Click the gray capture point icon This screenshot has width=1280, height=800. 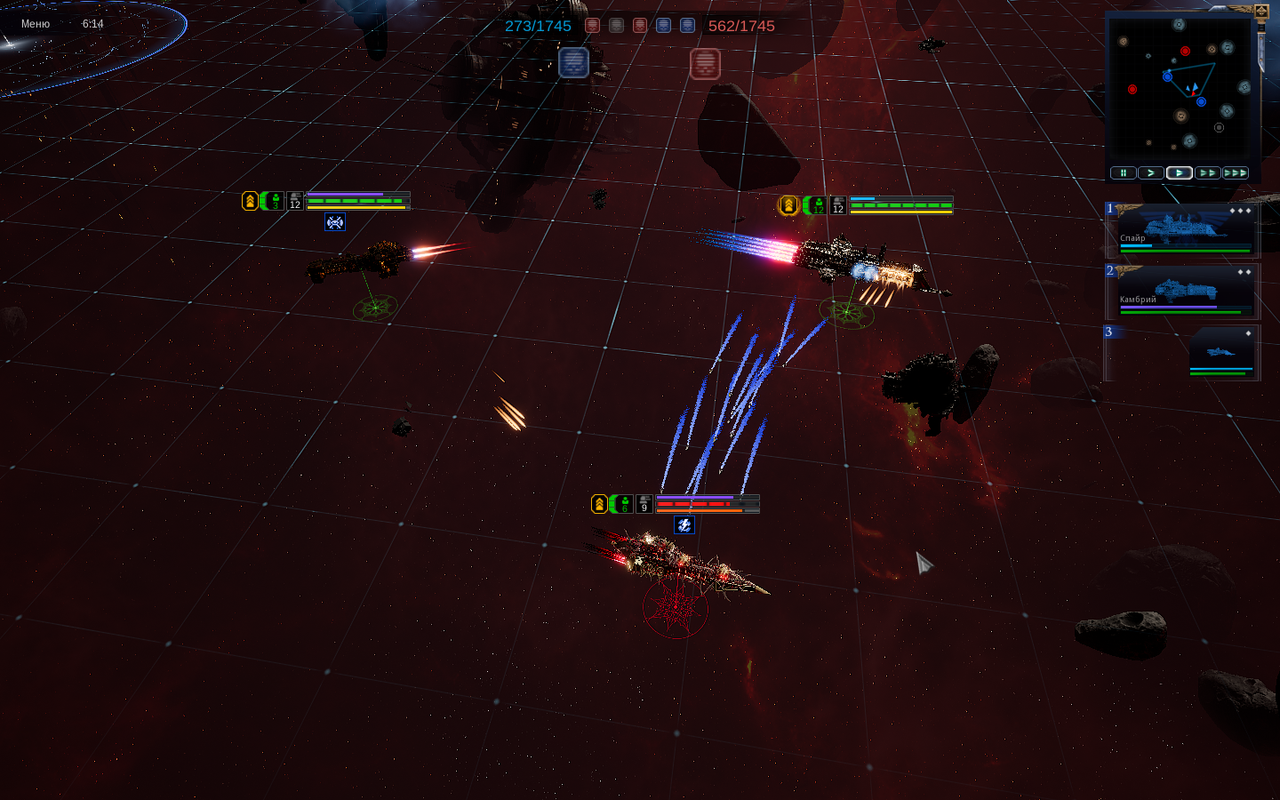(x=616, y=26)
